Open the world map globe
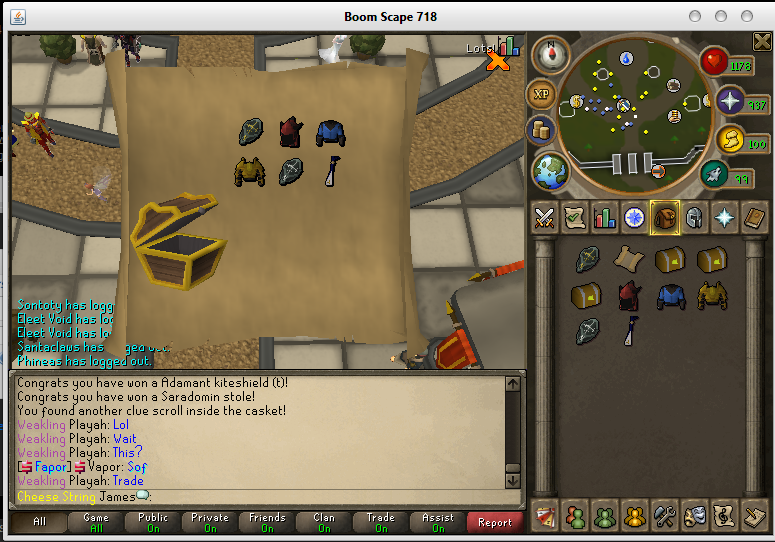 (550, 171)
